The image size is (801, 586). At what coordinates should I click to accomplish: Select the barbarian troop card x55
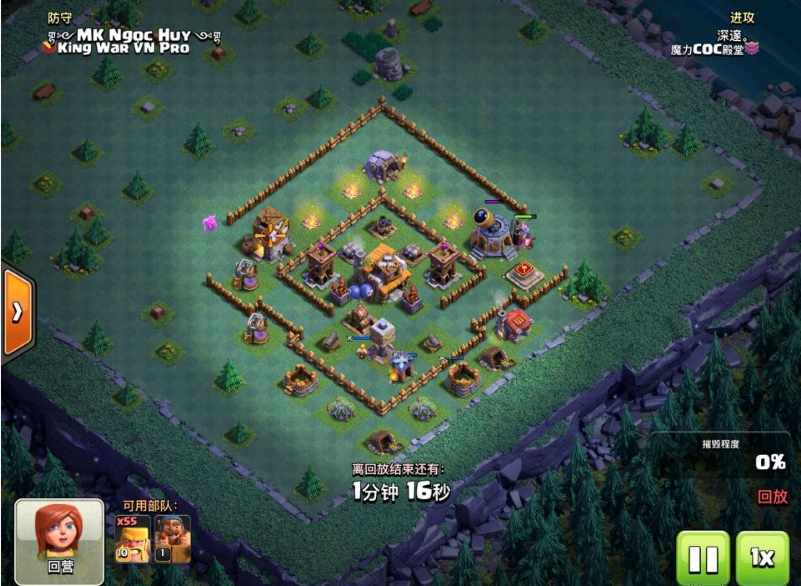(x=133, y=539)
